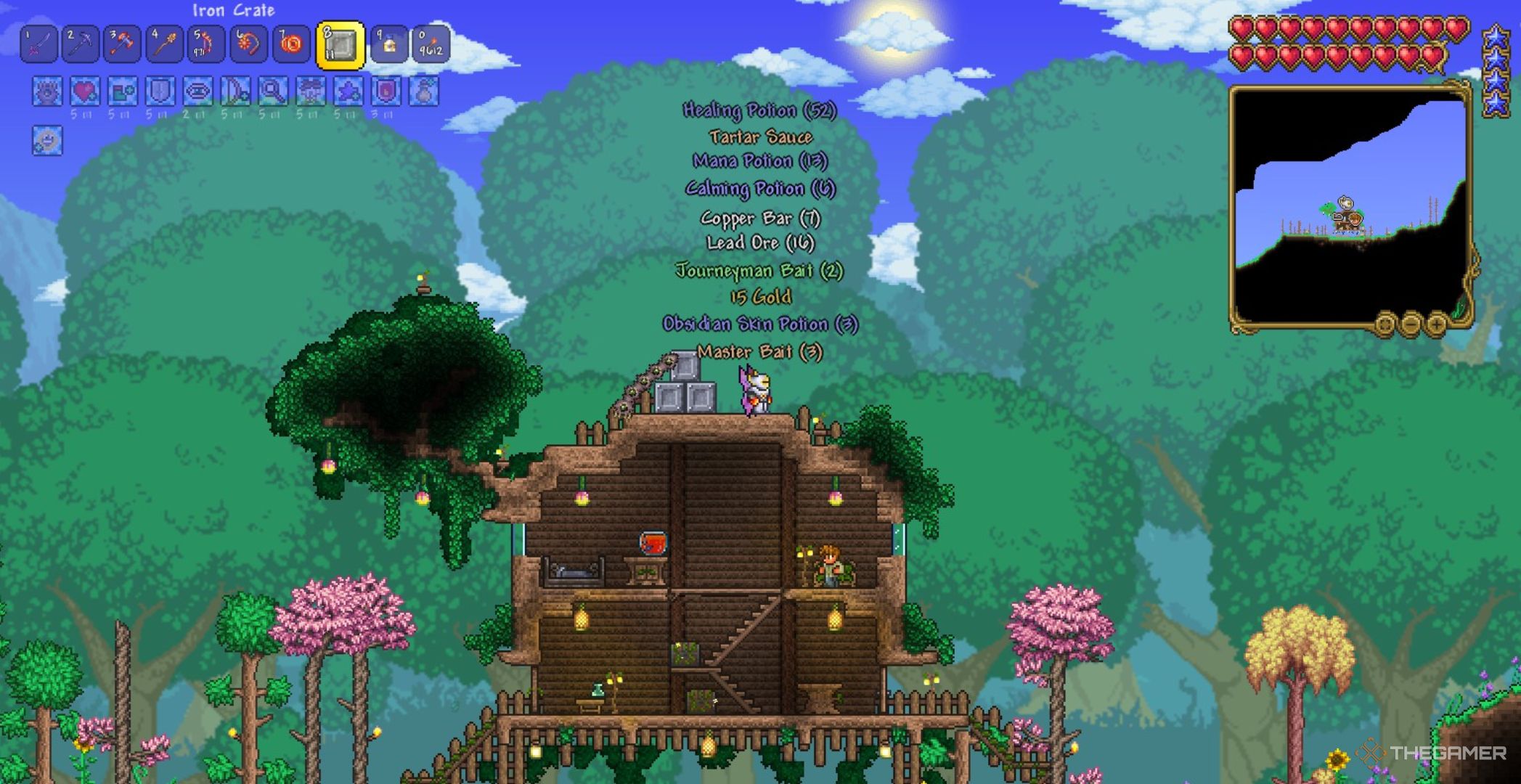Select the bow in hotbar slot 5
Viewport: 1521px width, 784px height.
(x=203, y=45)
